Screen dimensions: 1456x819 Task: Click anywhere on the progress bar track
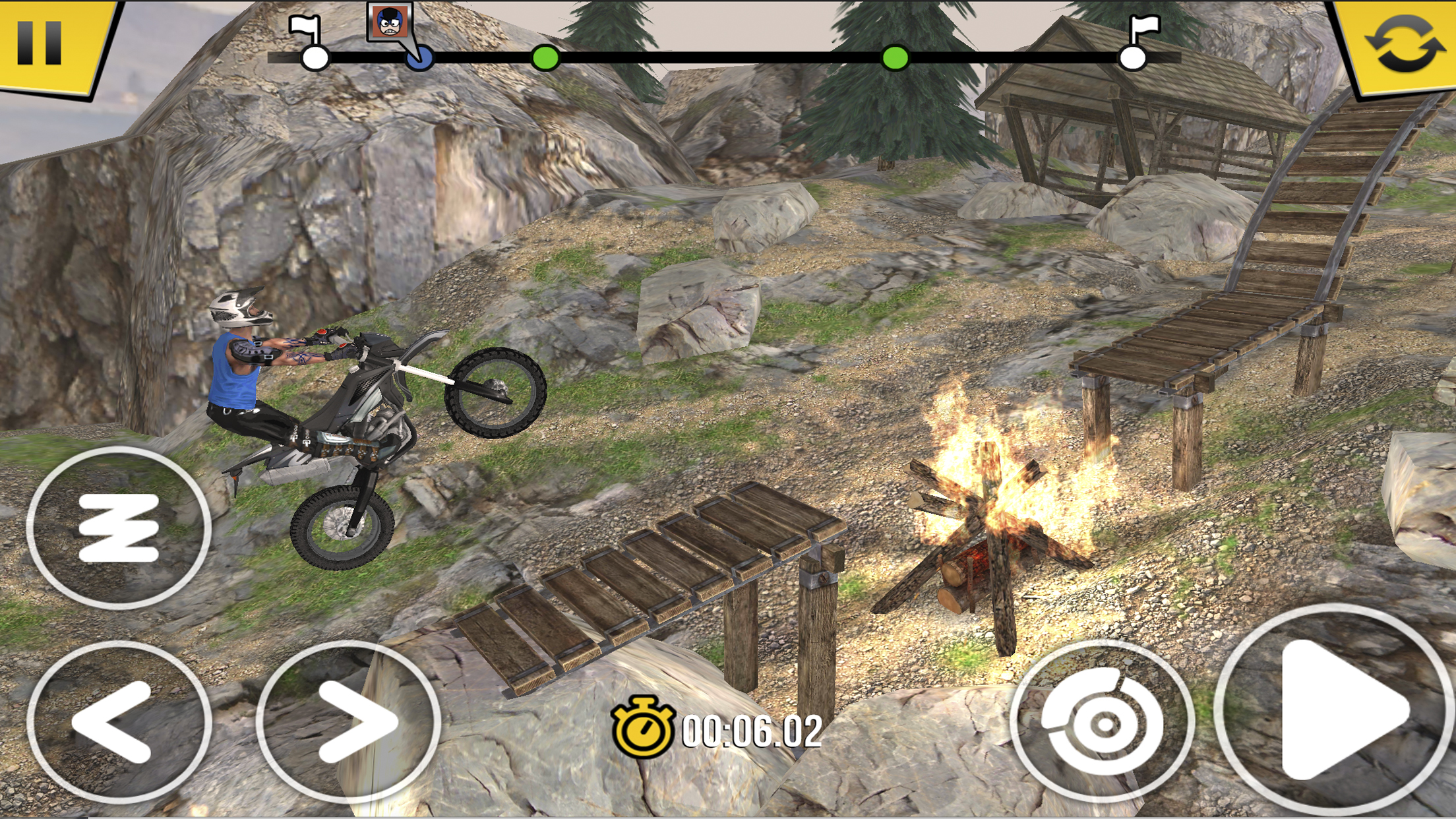[x=725, y=58]
